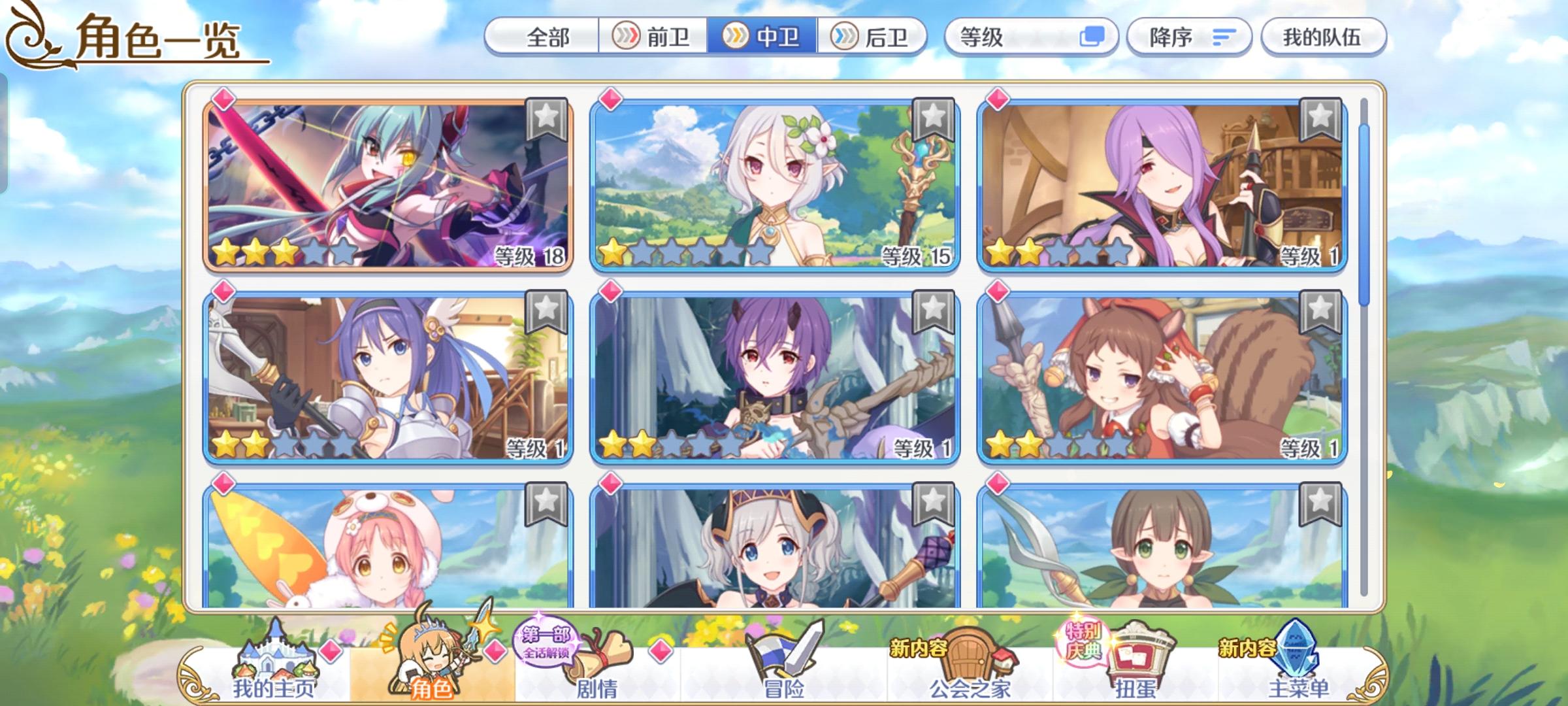The image size is (1568, 706).
Task: Select the level 15 Kokkoro character card
Action: click(x=771, y=190)
